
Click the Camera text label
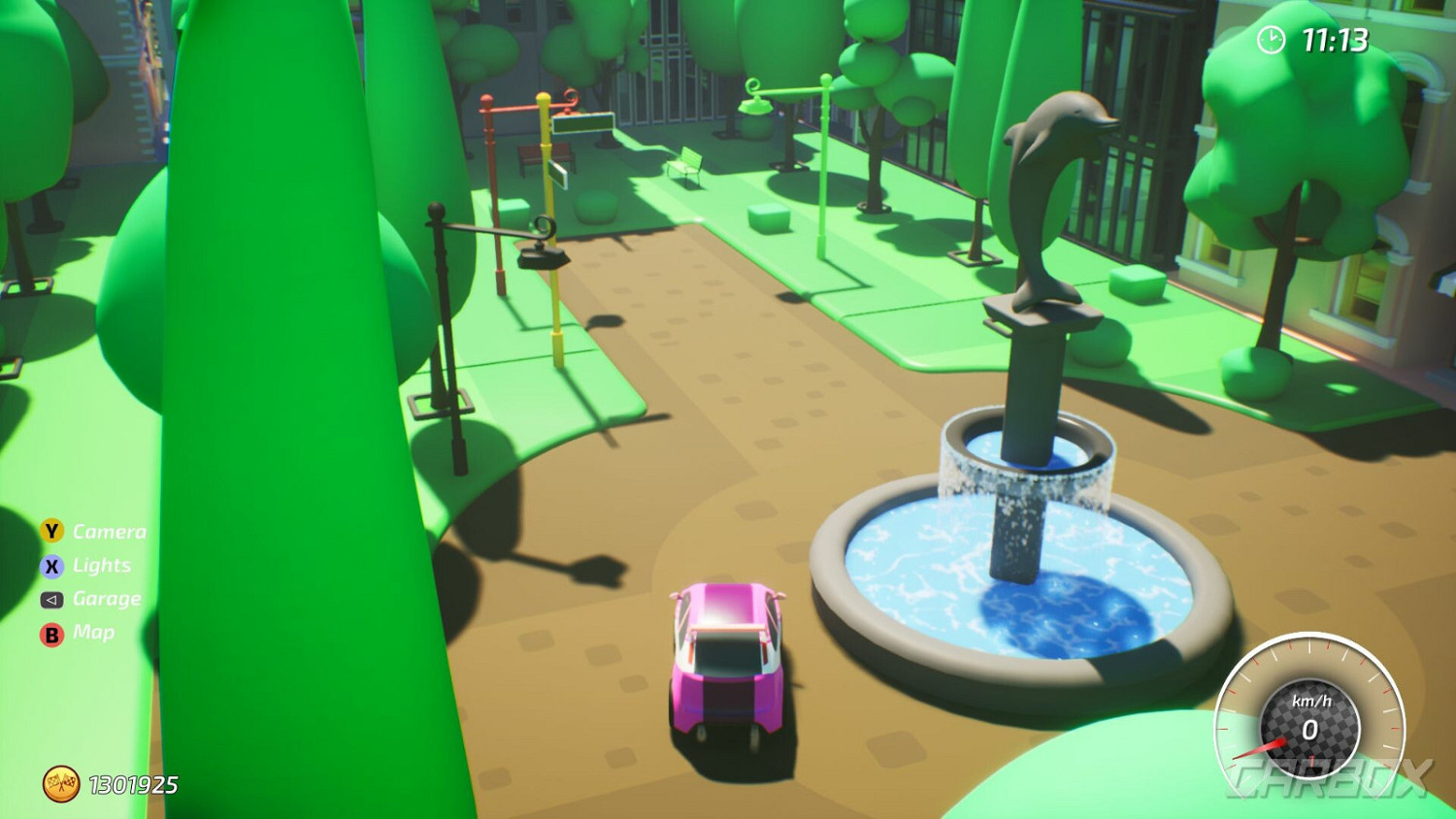click(109, 532)
